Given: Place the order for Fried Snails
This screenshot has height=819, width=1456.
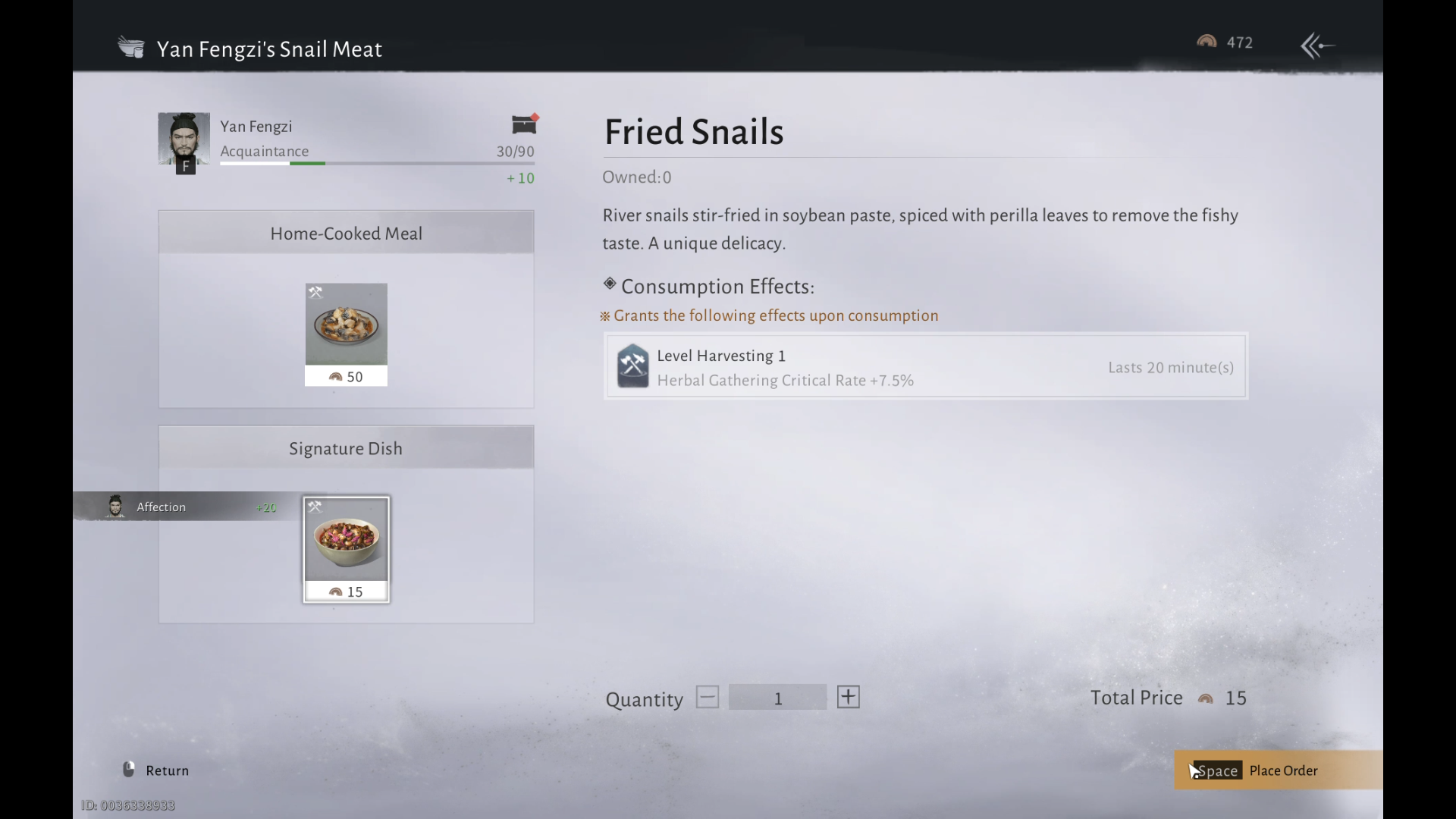Looking at the screenshot, I should click(x=1278, y=770).
